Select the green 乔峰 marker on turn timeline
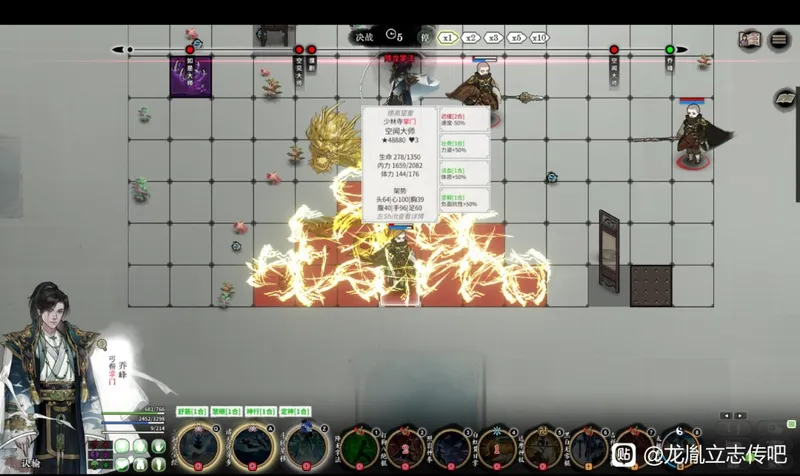The height and width of the screenshot is (476, 800). pyautogui.click(x=670, y=49)
